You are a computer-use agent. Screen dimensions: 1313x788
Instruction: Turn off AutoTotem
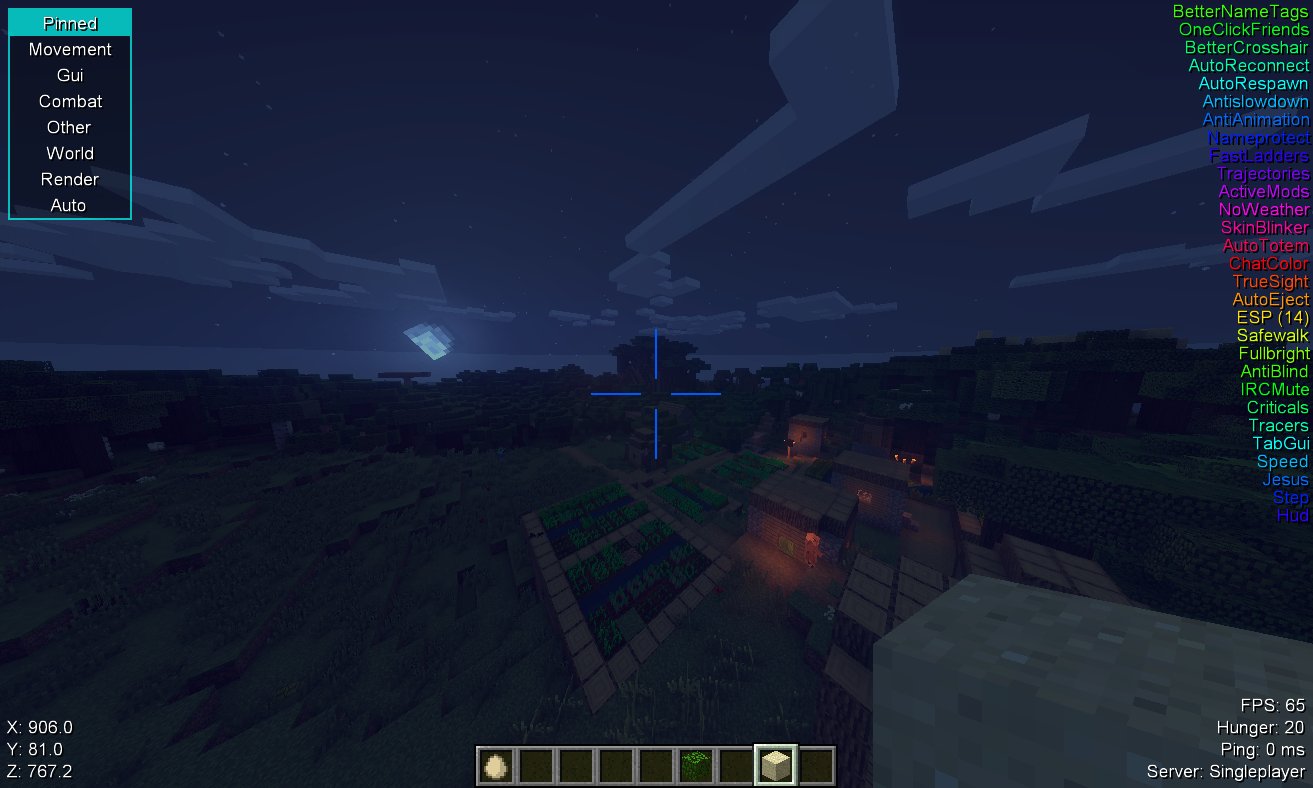tap(1267, 245)
